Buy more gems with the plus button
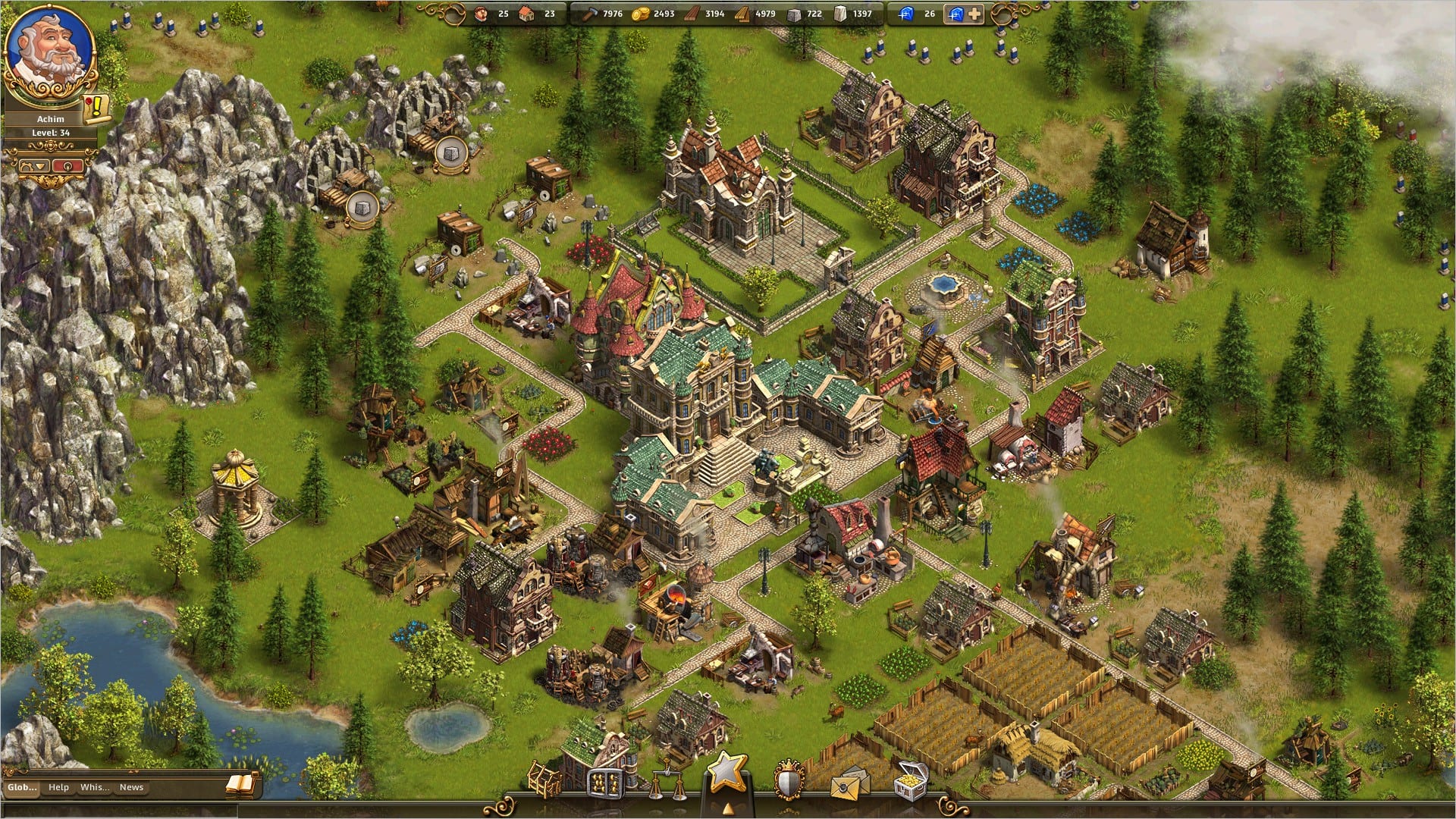The width and height of the screenshot is (1456, 819). coord(974,14)
